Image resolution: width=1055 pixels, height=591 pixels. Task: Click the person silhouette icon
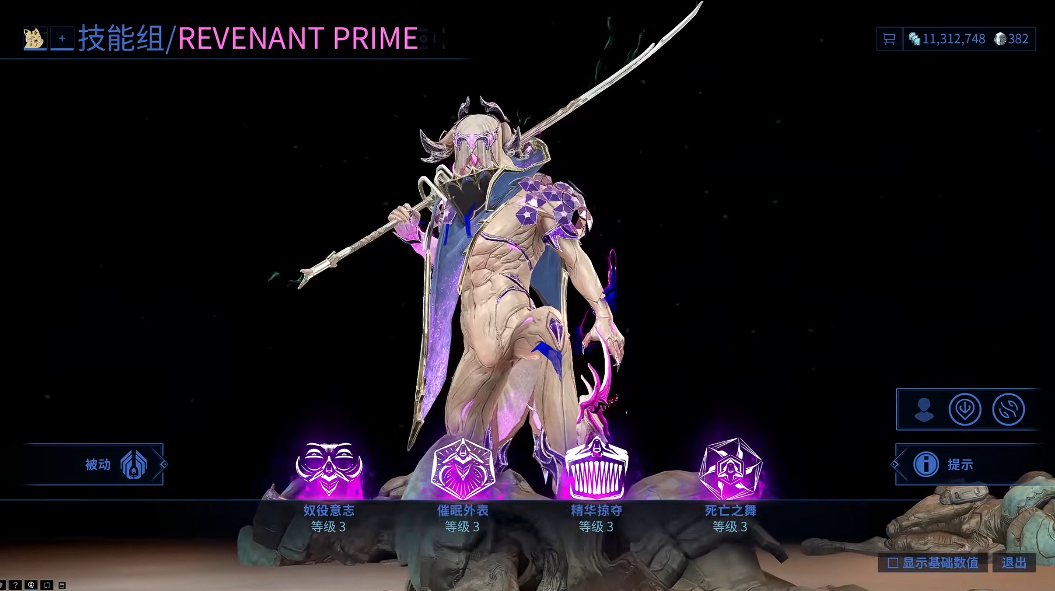coord(924,409)
